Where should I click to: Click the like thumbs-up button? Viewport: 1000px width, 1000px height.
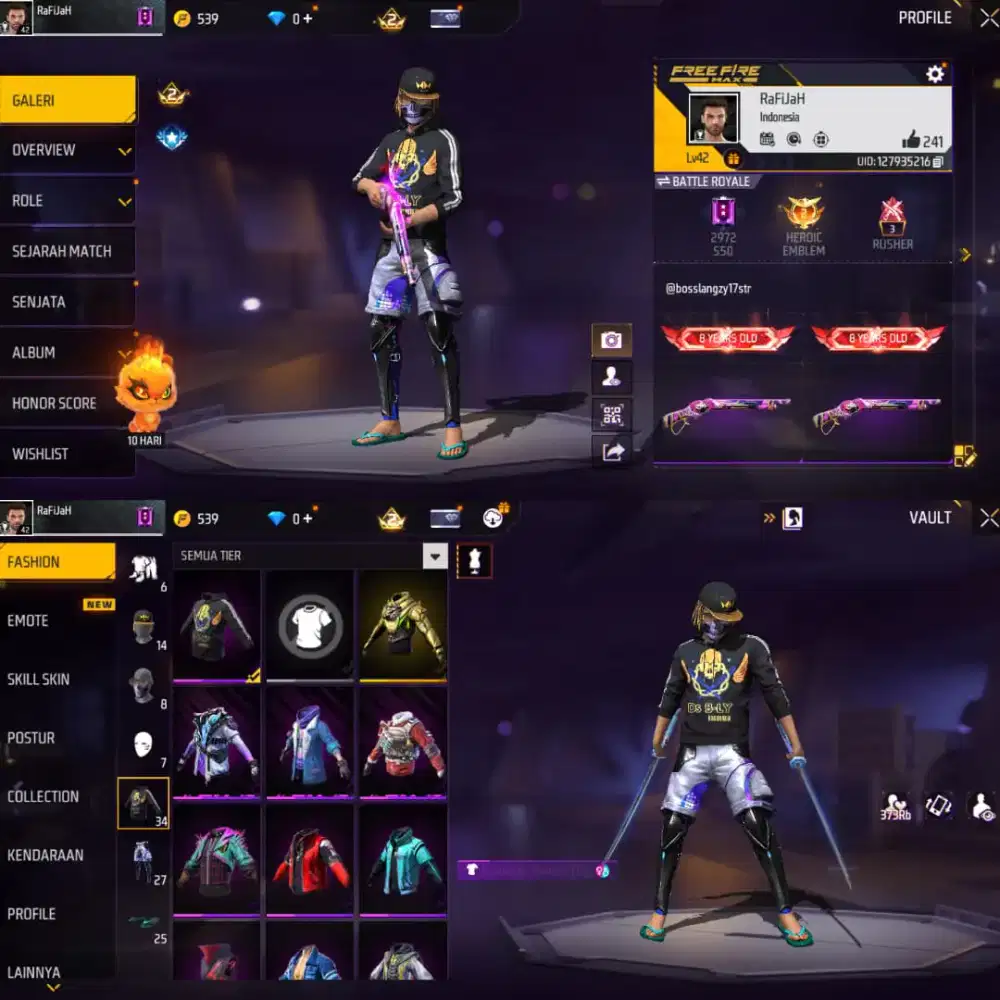tap(910, 141)
